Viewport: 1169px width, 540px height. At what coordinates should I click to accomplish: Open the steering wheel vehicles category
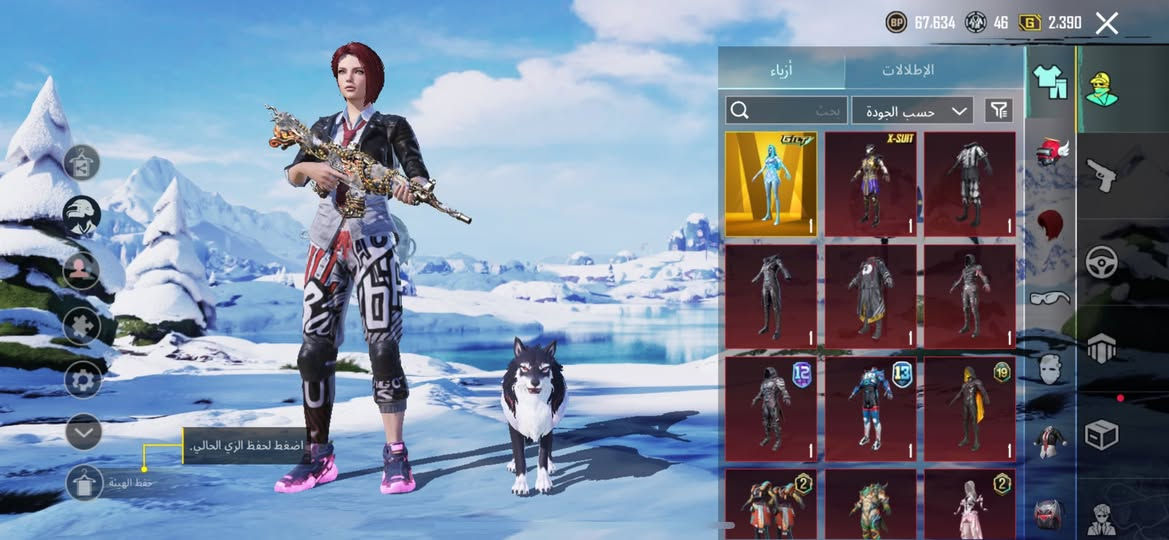[x=1102, y=262]
